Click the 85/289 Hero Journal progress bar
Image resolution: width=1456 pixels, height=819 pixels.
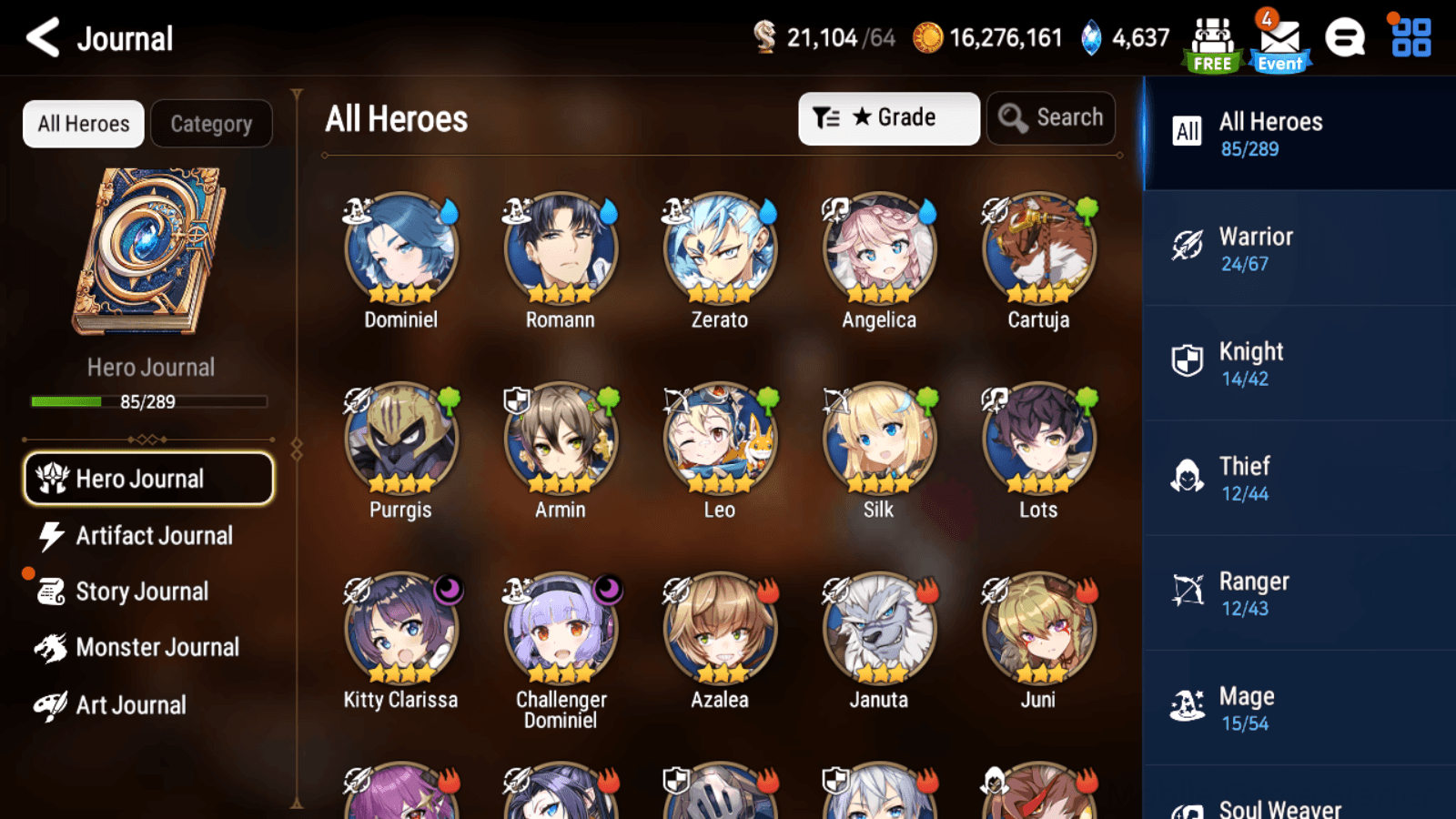pyautogui.click(x=148, y=401)
